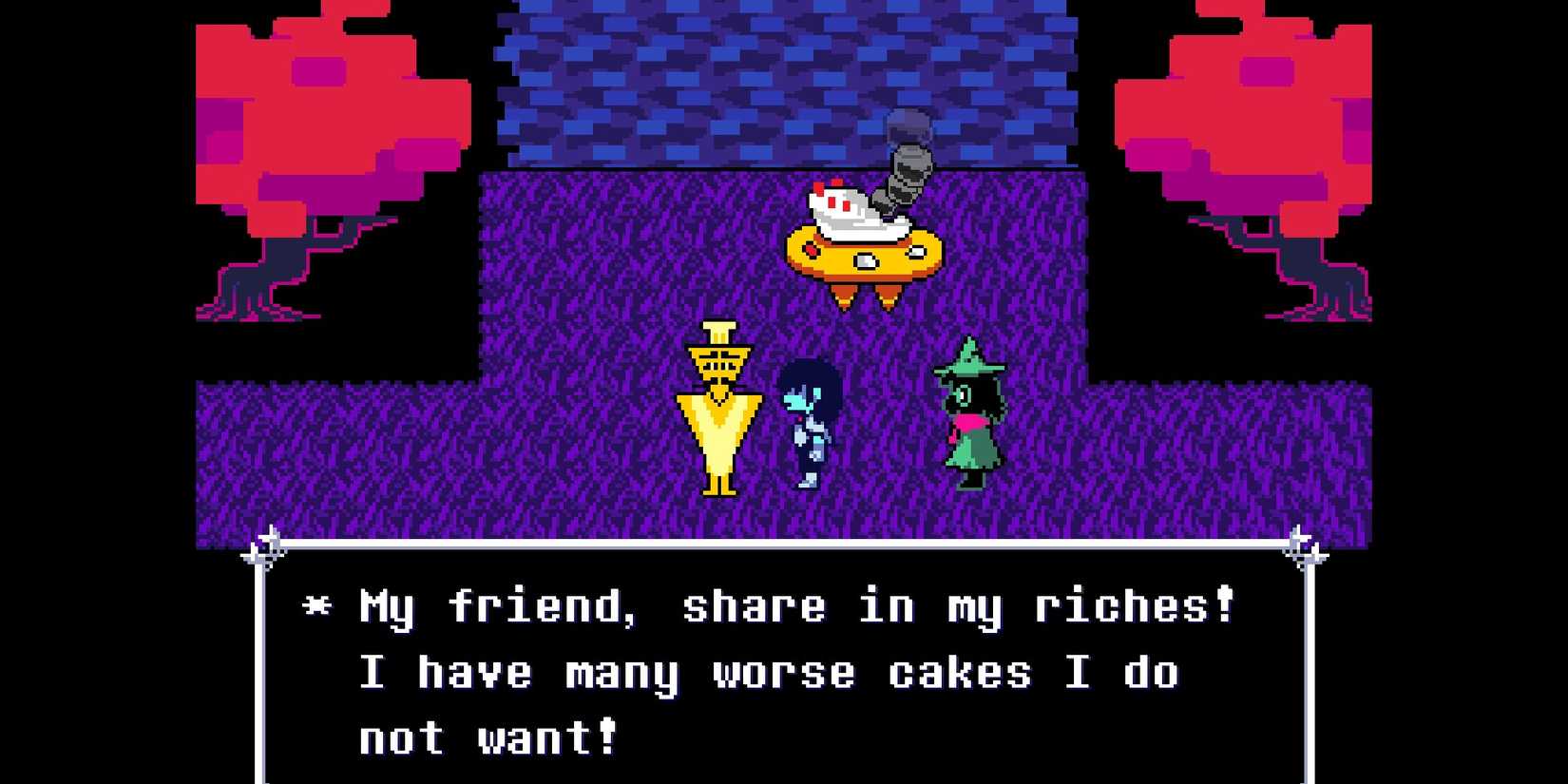1568x784 pixels.
Task: Click the phrase 'worse cakes' in the dialogue
Action: pos(874,673)
